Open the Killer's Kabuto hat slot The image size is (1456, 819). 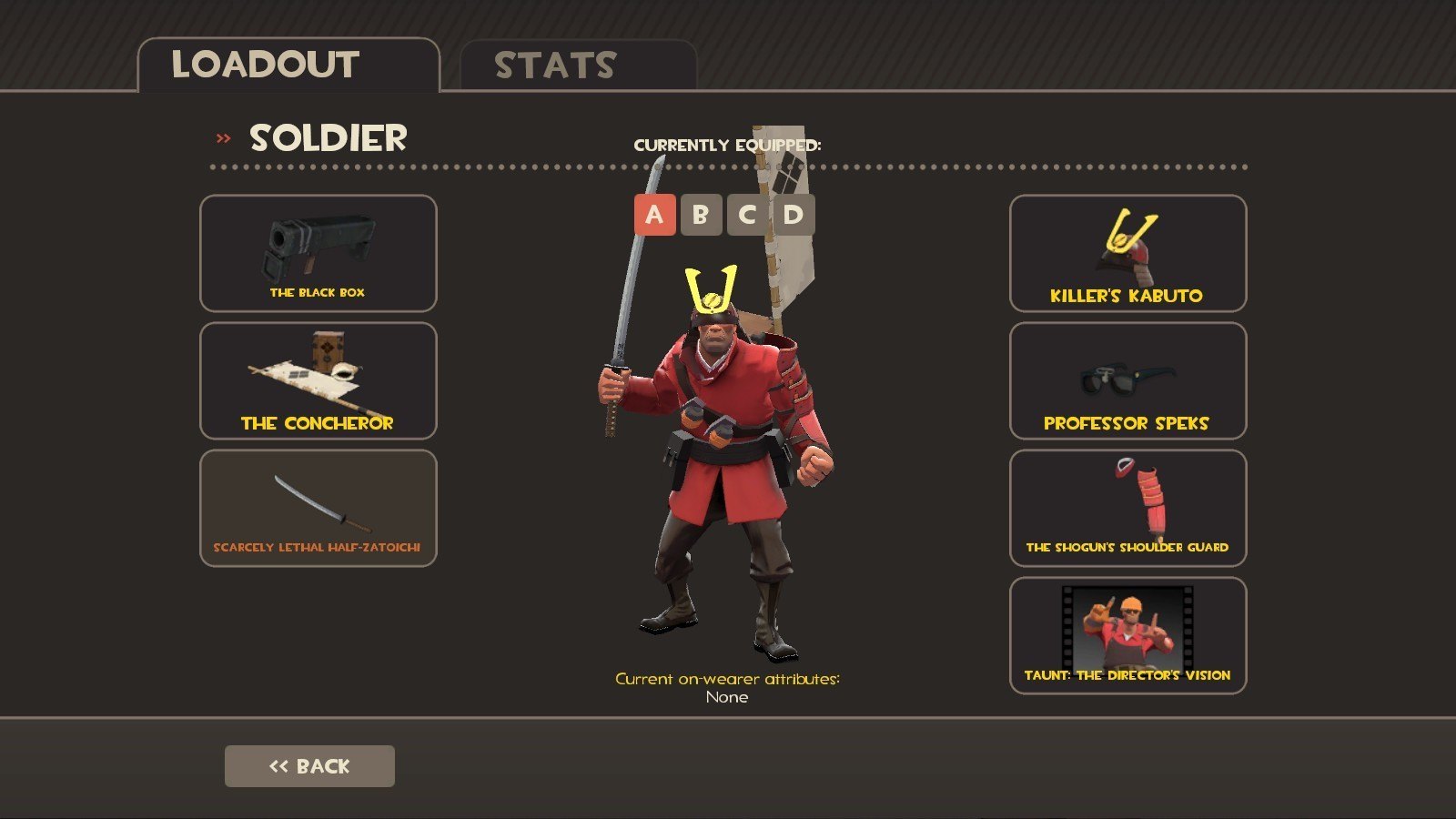[x=1127, y=253]
